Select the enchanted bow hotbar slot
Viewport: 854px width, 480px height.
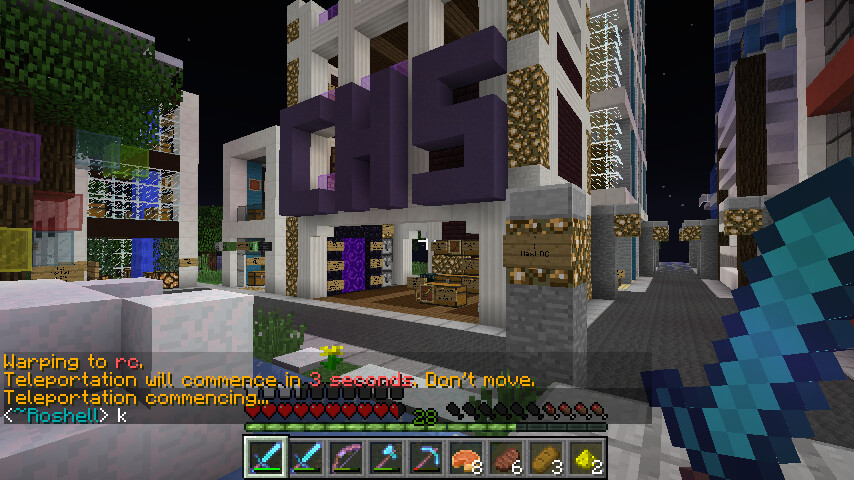pos(347,458)
